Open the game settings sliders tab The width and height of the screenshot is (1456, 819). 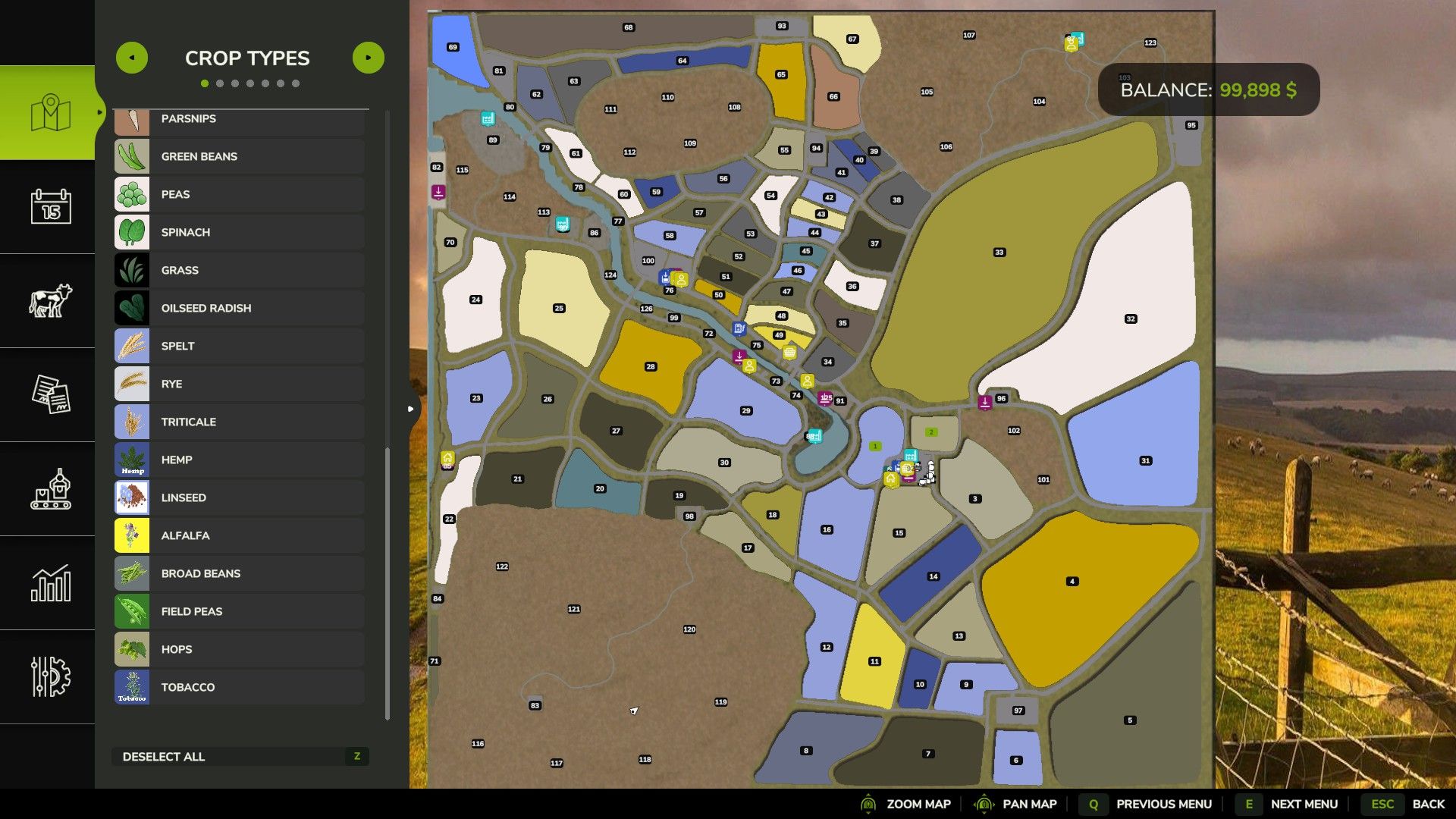(x=50, y=676)
